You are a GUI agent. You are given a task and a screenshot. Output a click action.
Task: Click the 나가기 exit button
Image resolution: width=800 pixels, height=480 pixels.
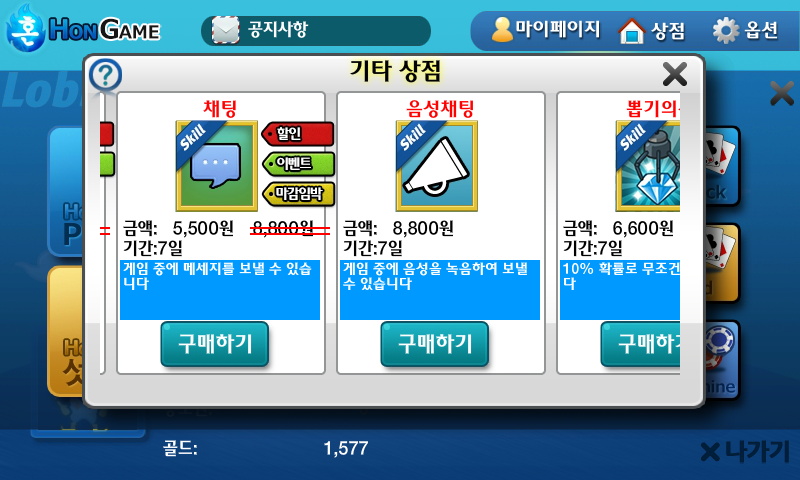point(745,452)
